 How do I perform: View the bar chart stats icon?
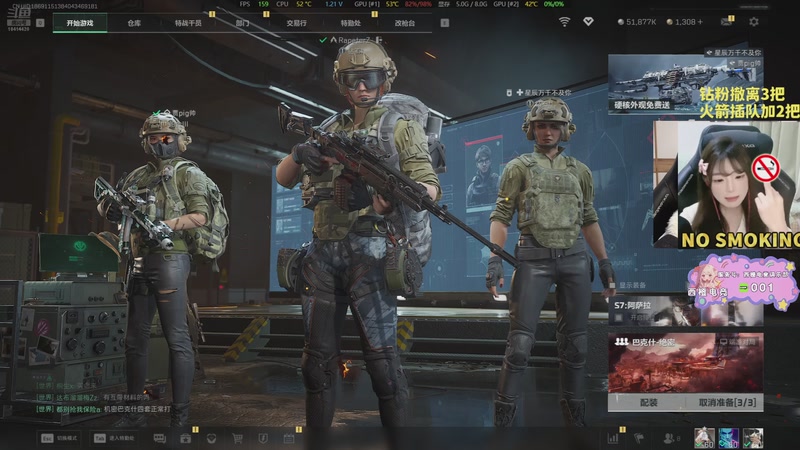click(x=613, y=438)
